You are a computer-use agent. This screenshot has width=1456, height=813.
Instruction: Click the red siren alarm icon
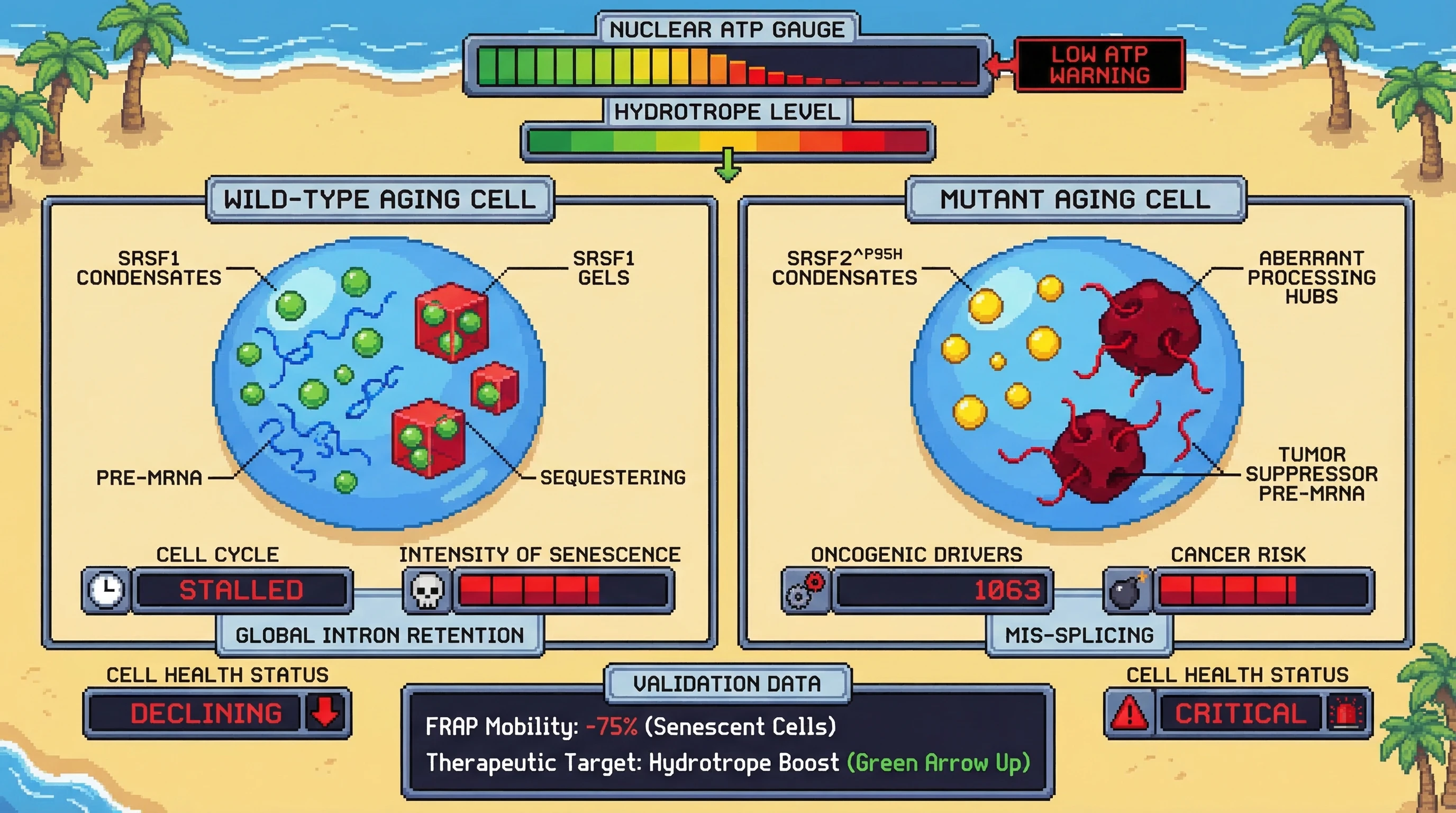click(x=1346, y=713)
